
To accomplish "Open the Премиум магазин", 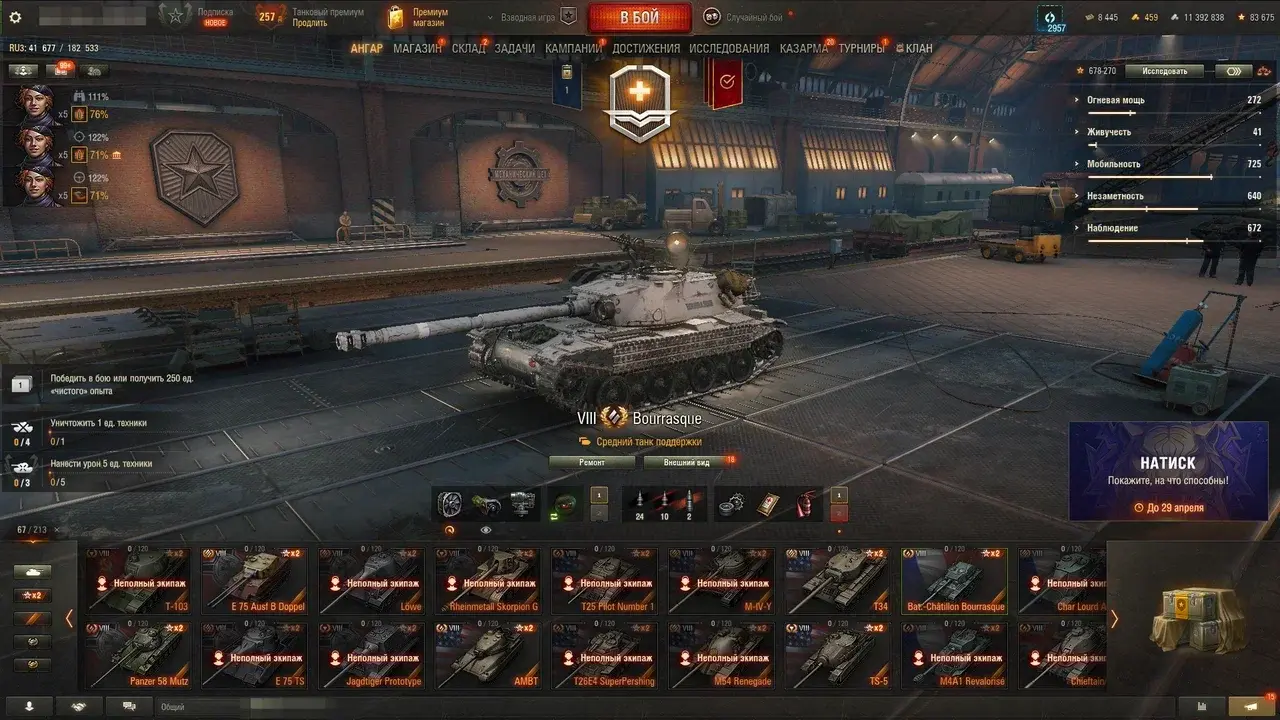I will (420, 17).
